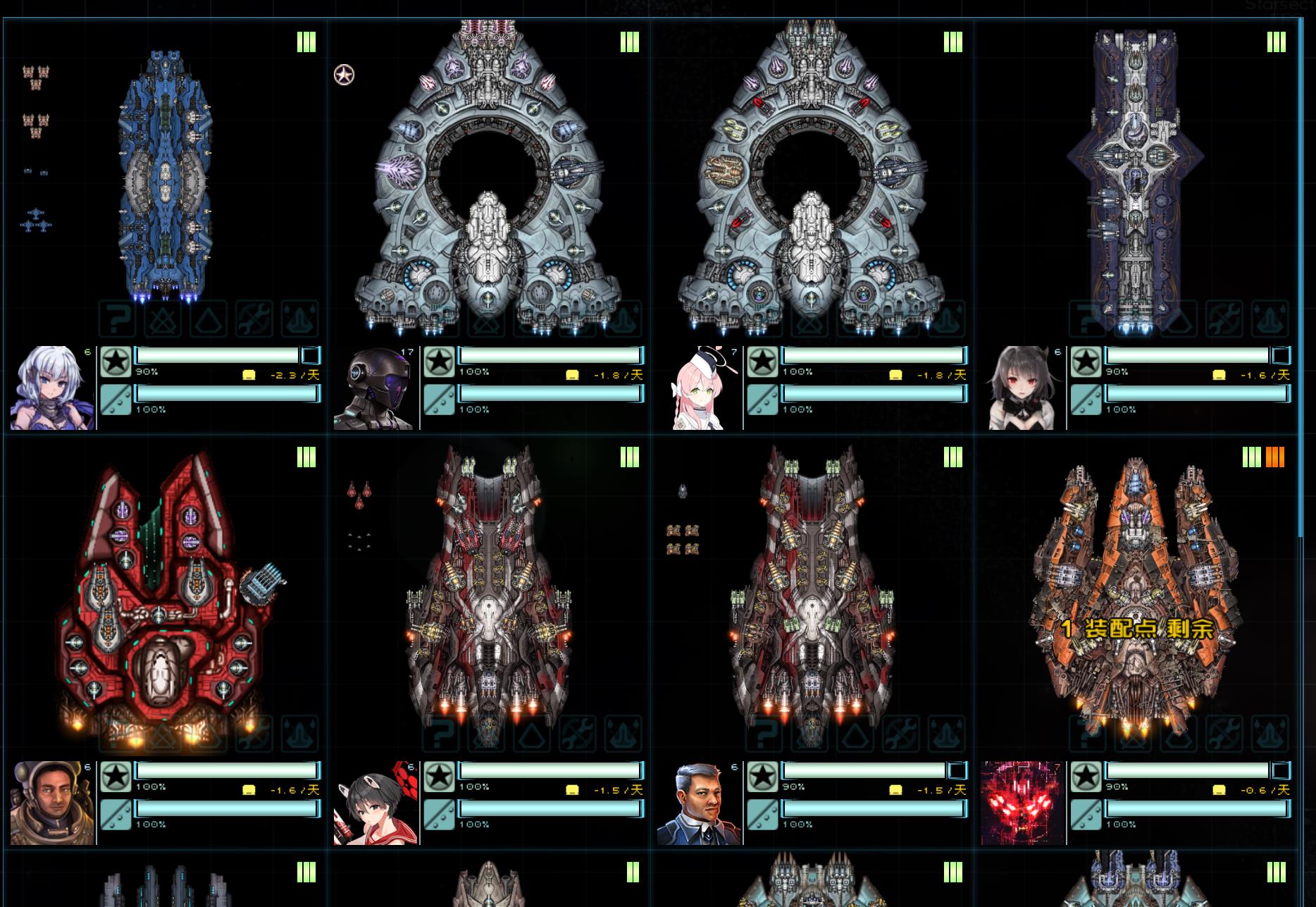Click the horned dark-haired red-eyed officer portrait
The image size is (1316, 907).
click(1022, 388)
